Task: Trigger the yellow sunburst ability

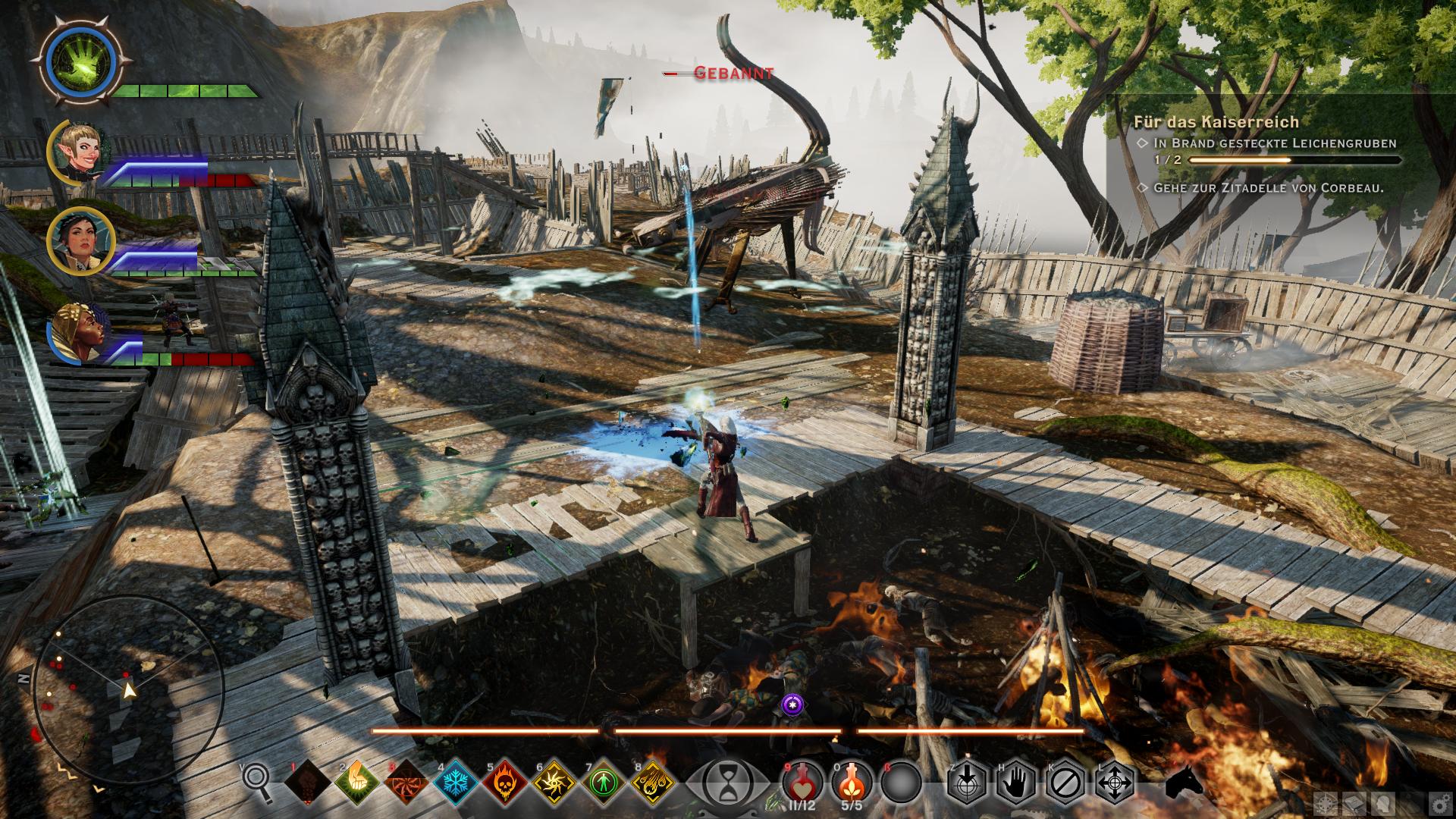Action: pos(554,781)
